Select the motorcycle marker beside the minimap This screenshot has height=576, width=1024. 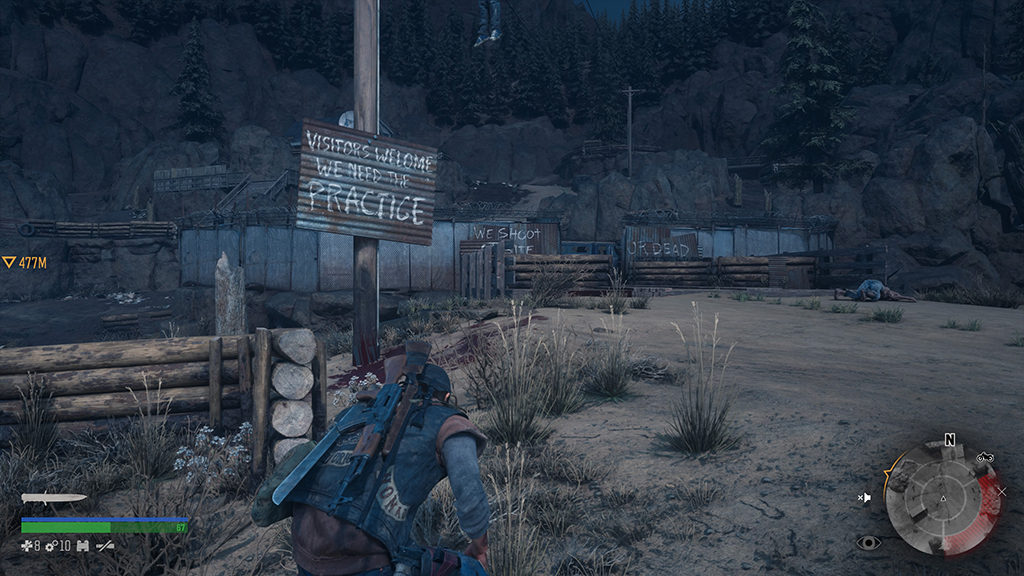[x=984, y=458]
